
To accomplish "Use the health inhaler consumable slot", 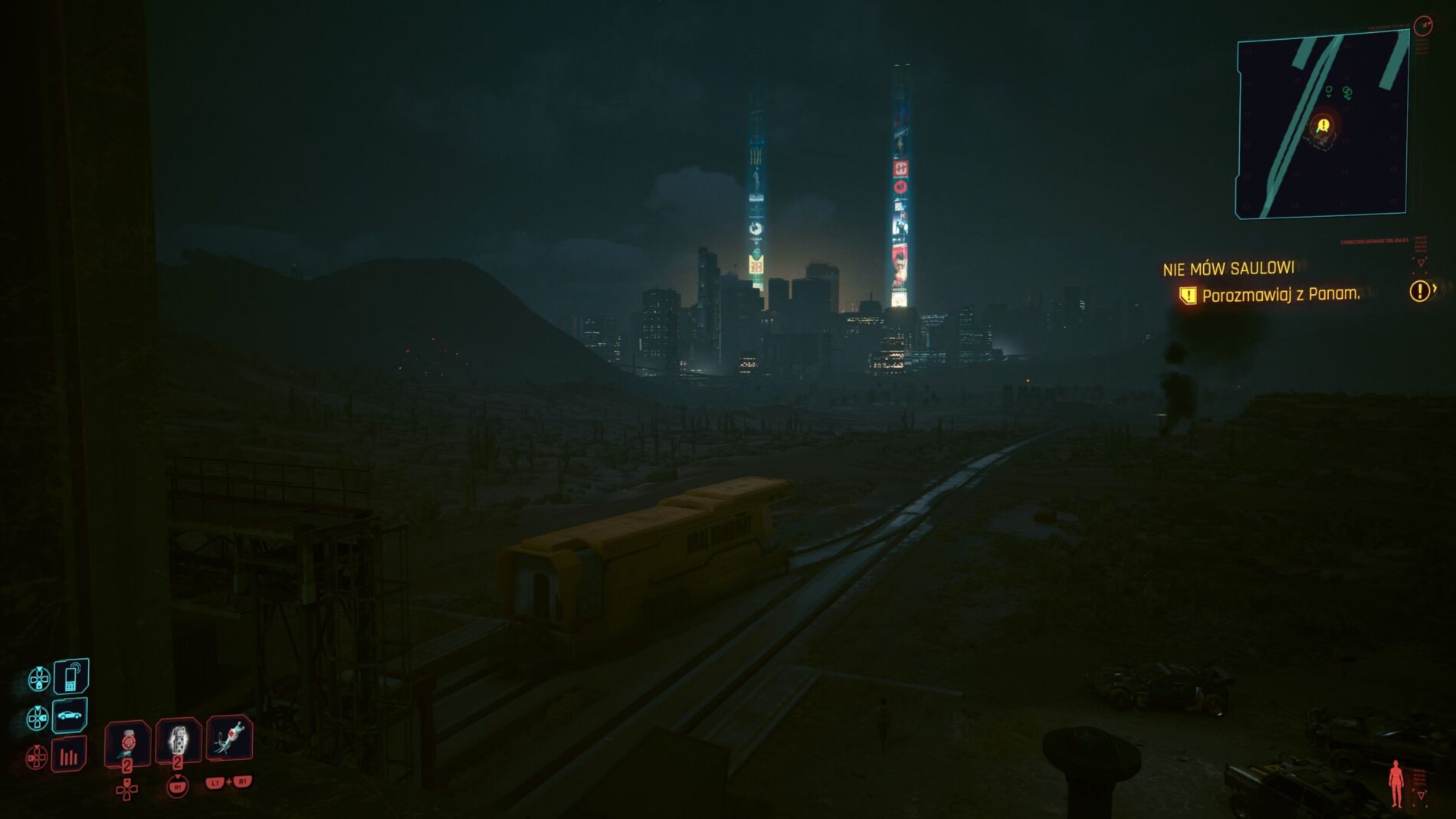I will click(128, 742).
